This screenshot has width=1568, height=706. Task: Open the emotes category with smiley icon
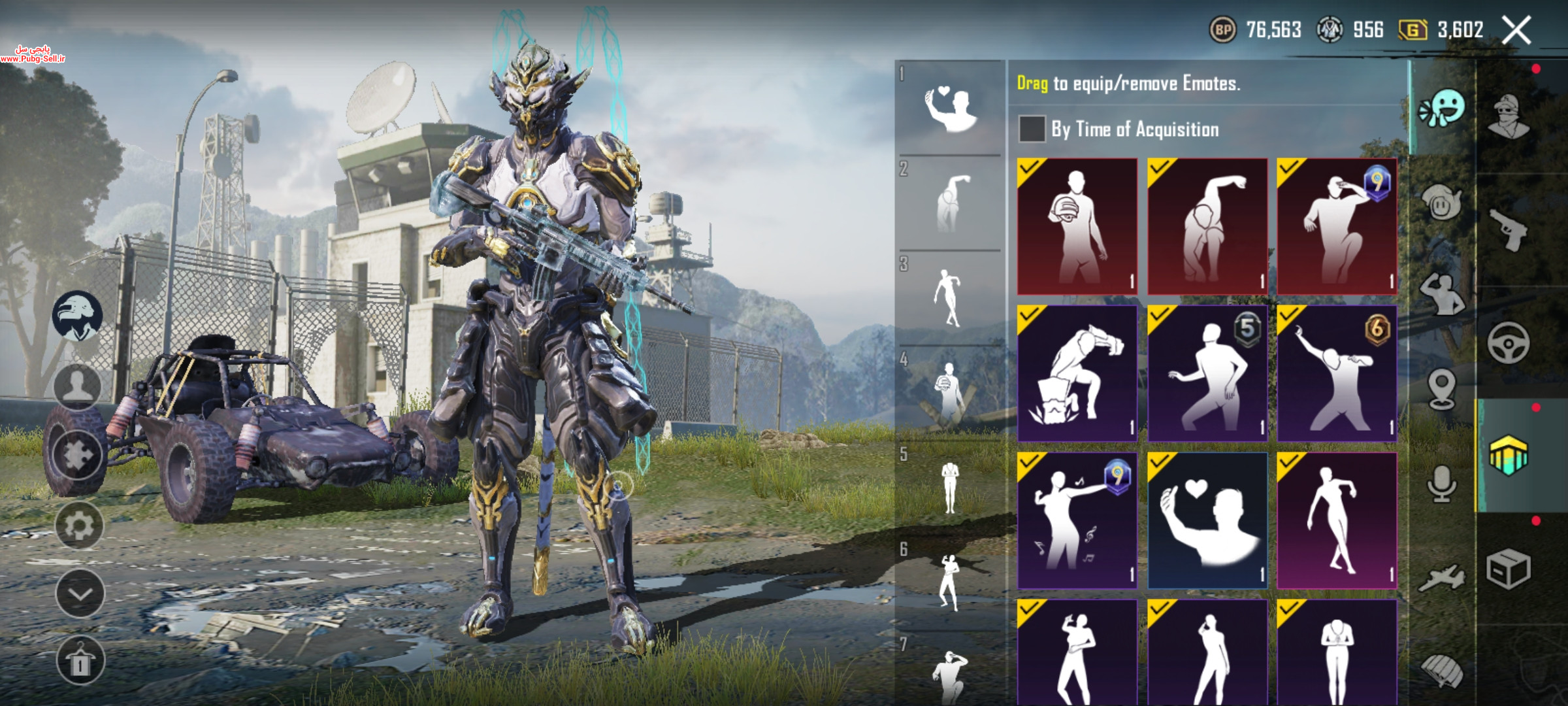tap(1443, 109)
